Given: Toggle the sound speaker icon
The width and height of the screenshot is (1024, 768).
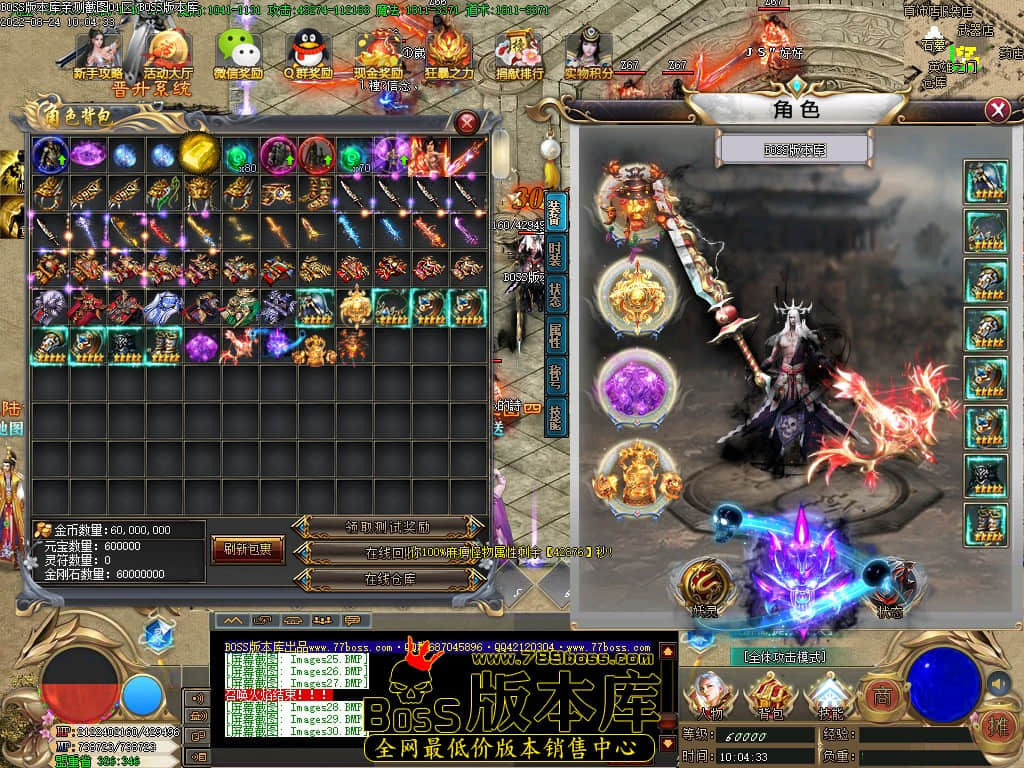Looking at the screenshot, I should coord(997,683).
